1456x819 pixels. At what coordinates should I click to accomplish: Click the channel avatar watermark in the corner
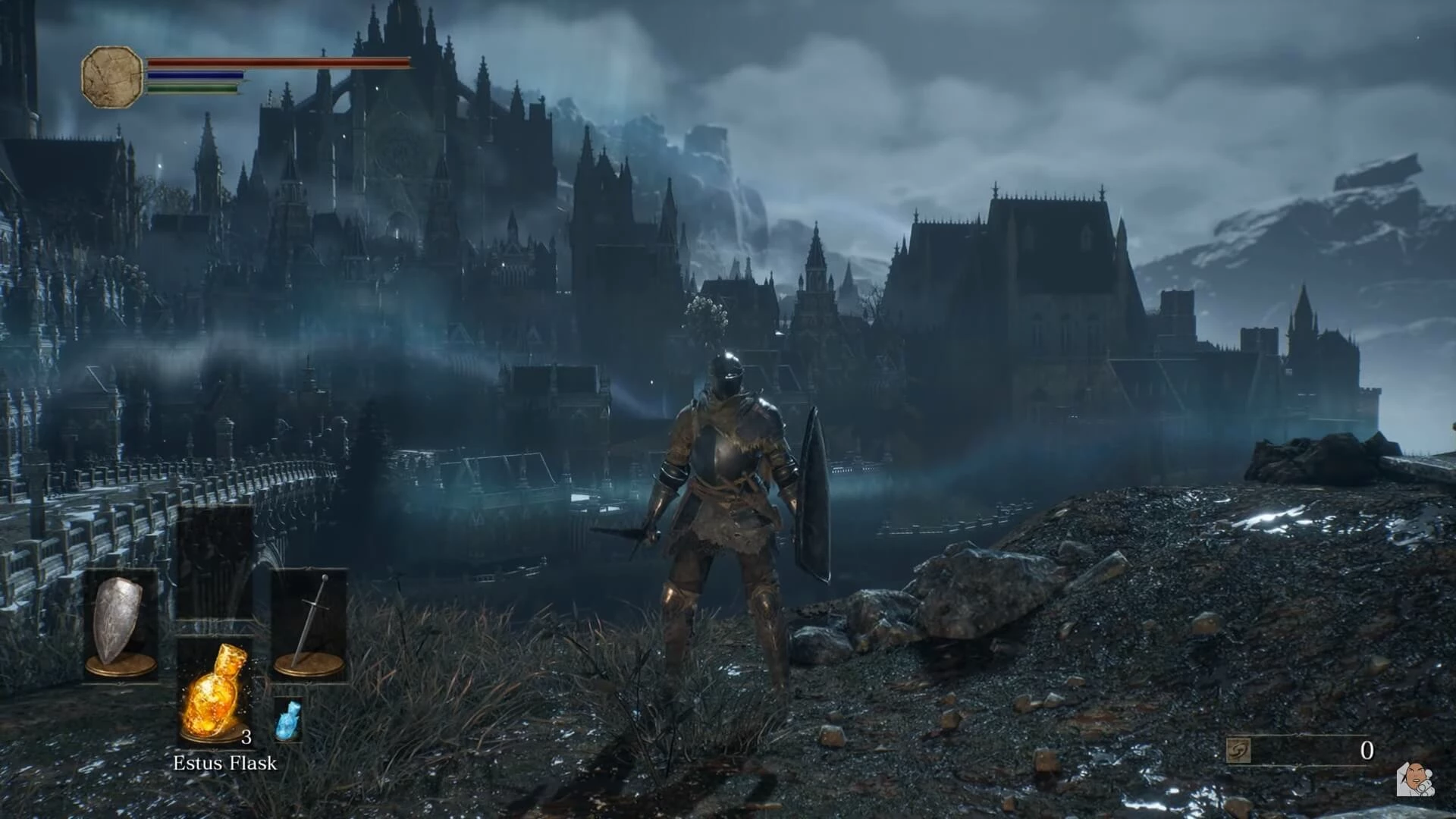(x=1415, y=779)
